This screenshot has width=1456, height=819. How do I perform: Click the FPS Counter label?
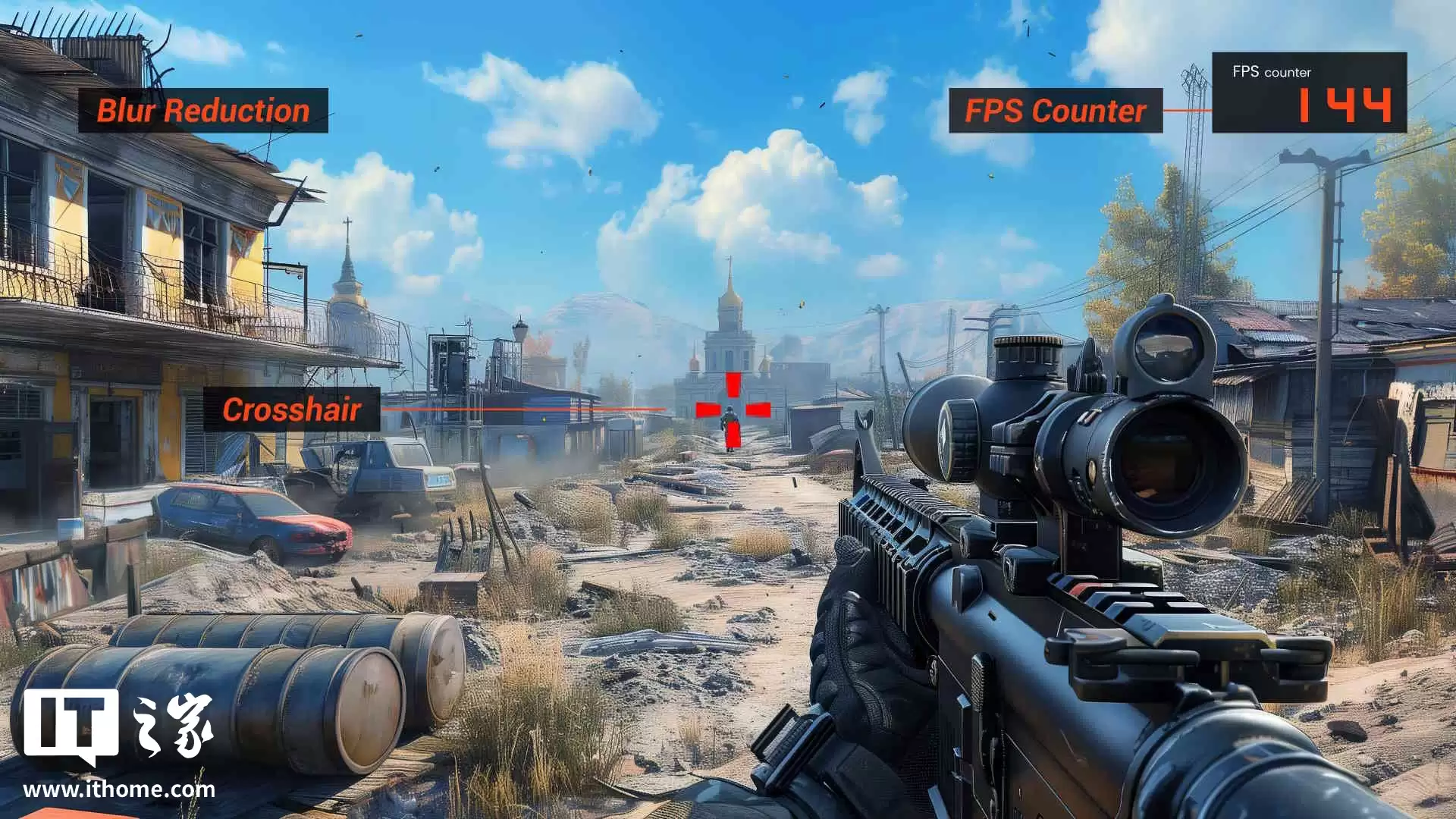pos(1055,111)
